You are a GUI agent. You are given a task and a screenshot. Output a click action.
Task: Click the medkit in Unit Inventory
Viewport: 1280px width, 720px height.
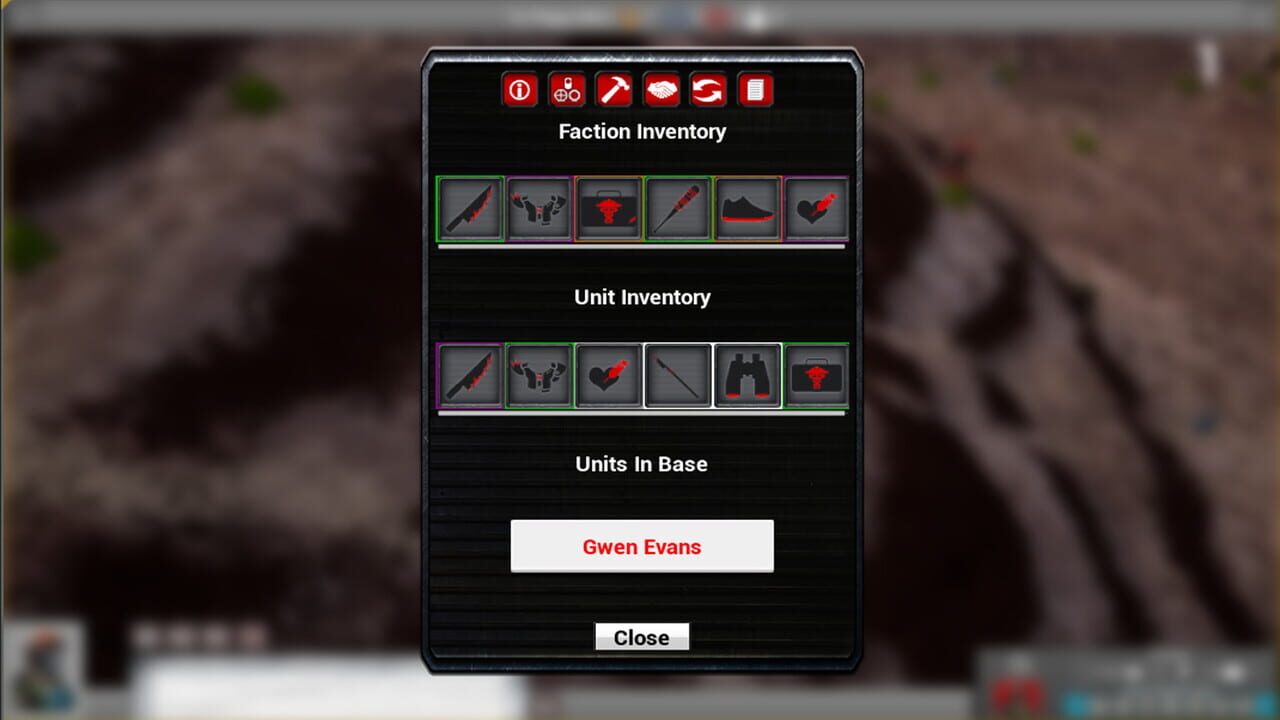[x=815, y=374]
